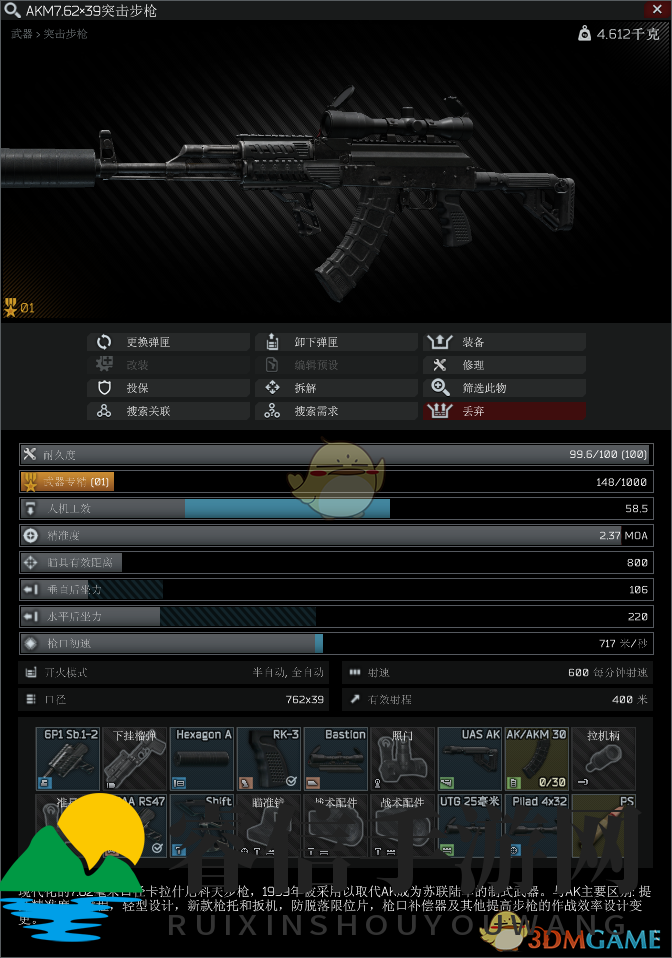Choose 搜索需求 to search requirements

pos(336,411)
